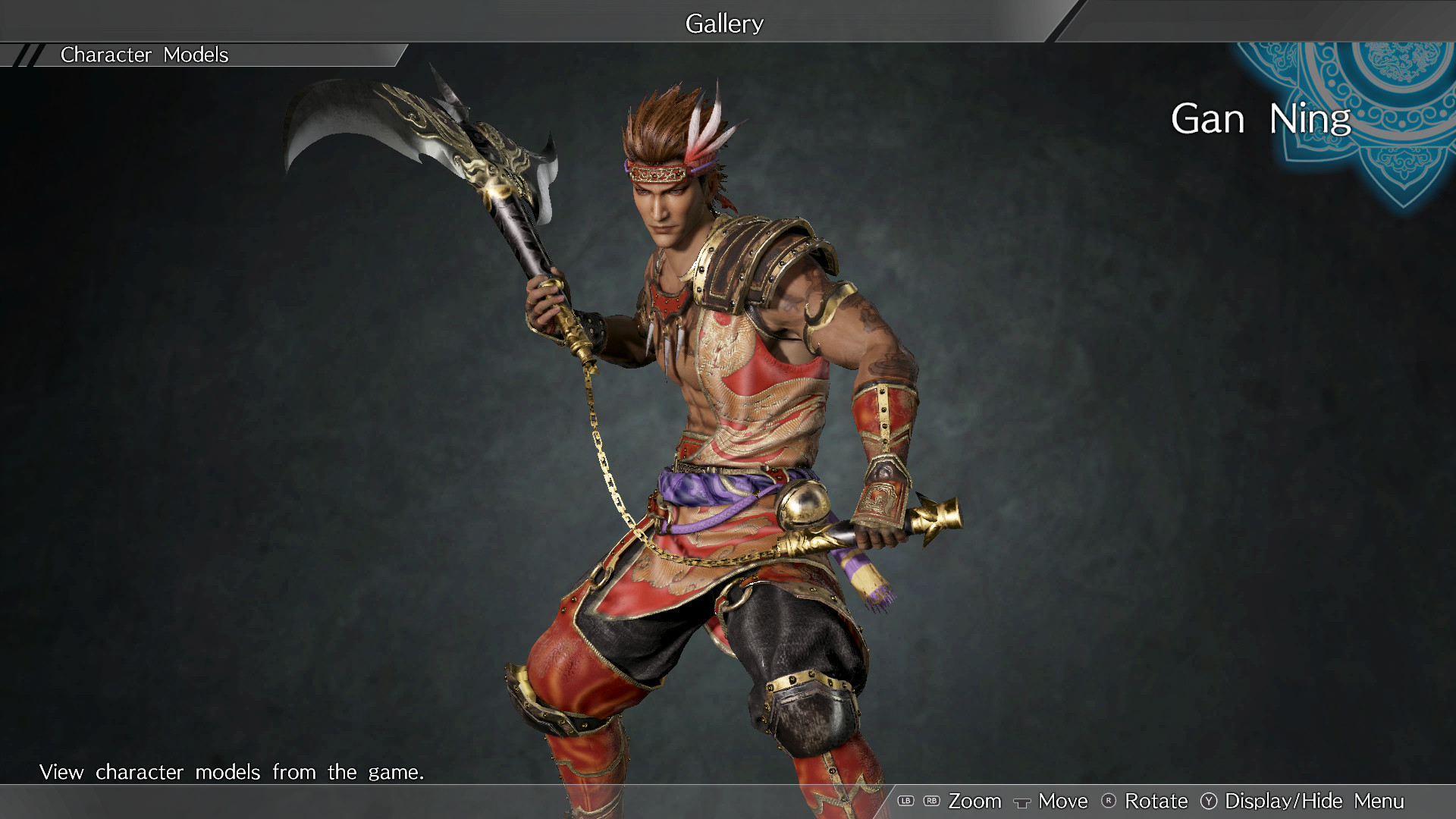Expand the Character Models section
The width and height of the screenshot is (1456, 819).
(x=144, y=54)
